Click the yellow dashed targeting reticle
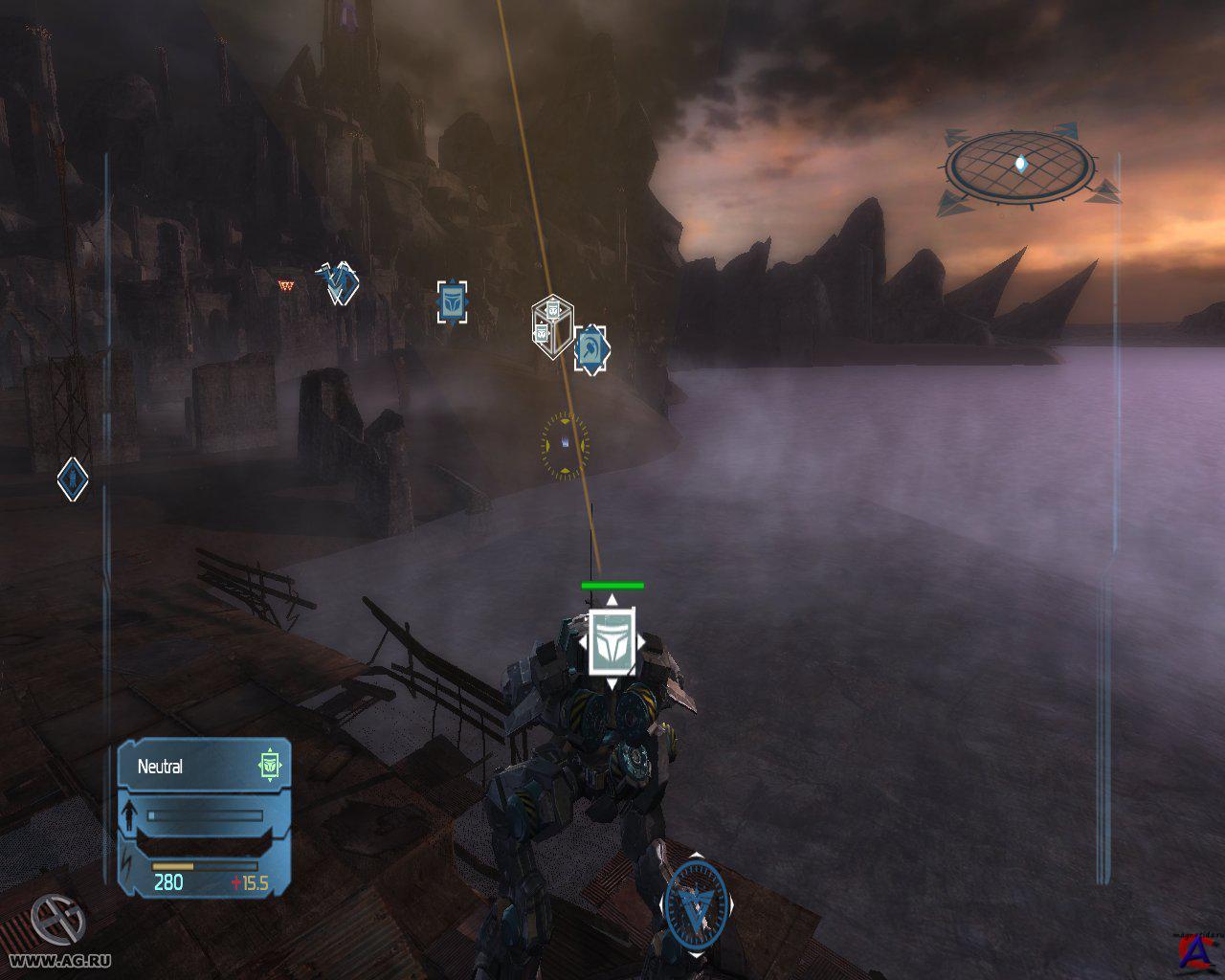The height and width of the screenshot is (980, 1225). (565, 445)
